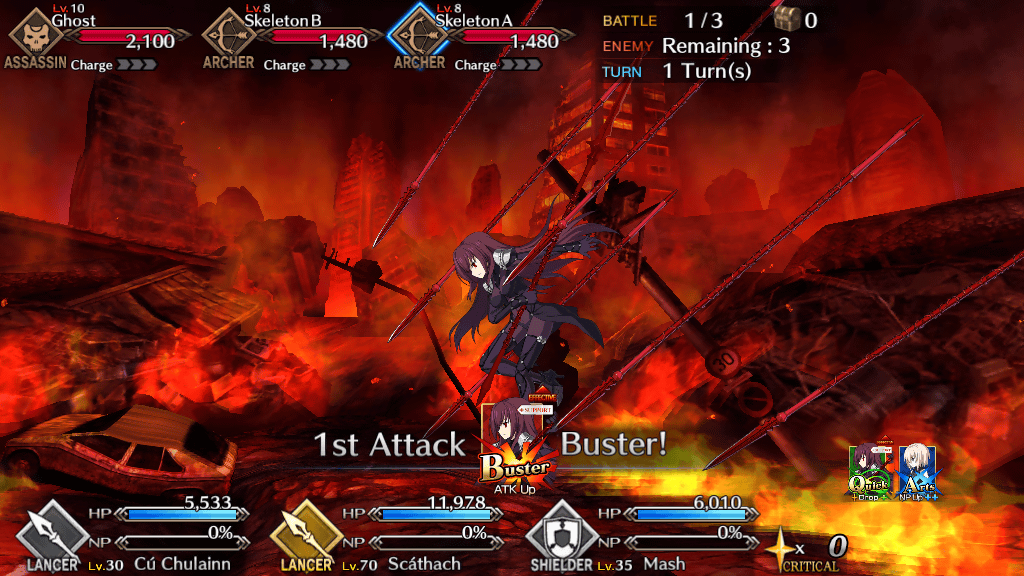Select the queued Quick command card
The width and height of the screenshot is (1024, 576).
coord(869,472)
